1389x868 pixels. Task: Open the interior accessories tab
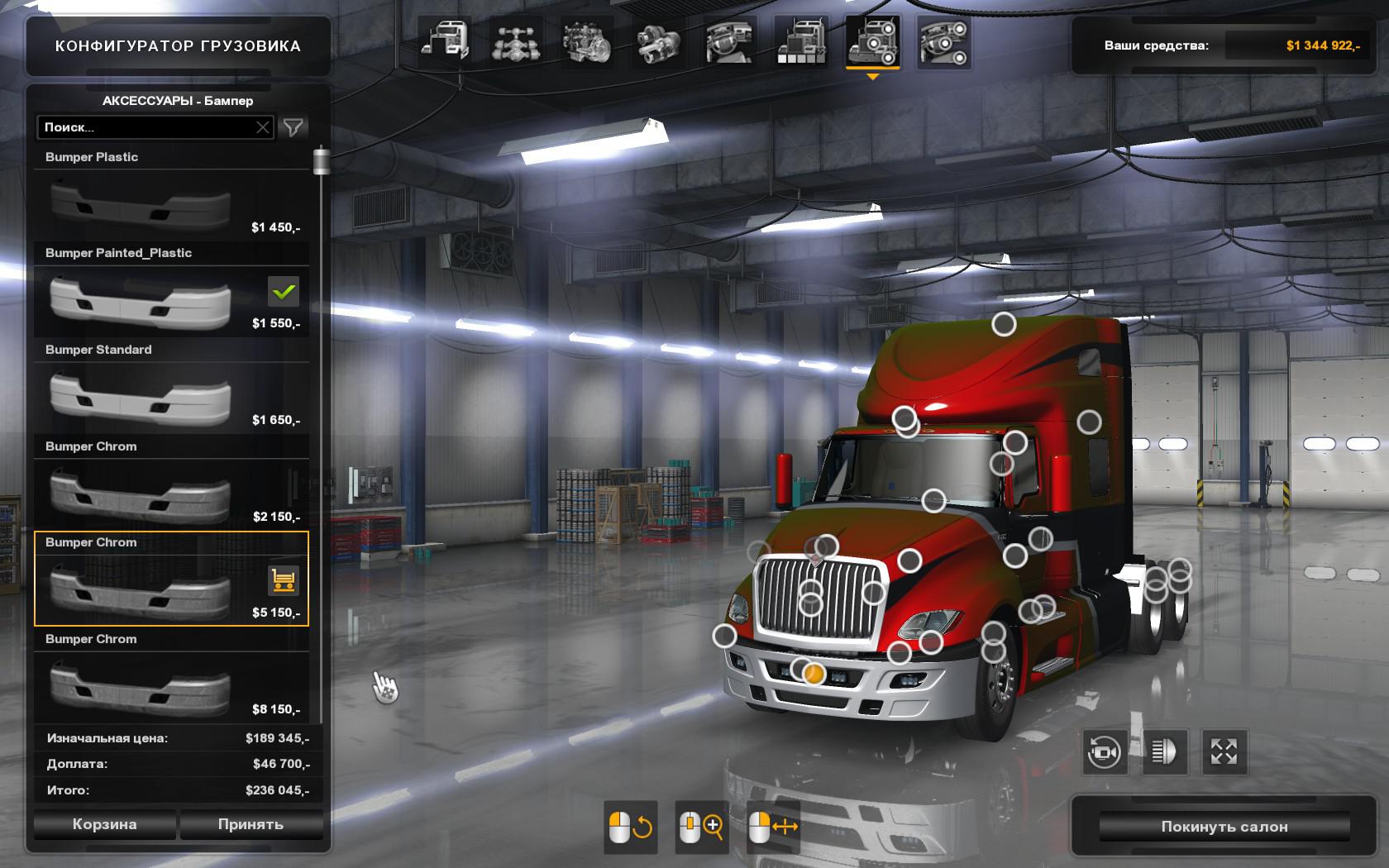click(943, 42)
